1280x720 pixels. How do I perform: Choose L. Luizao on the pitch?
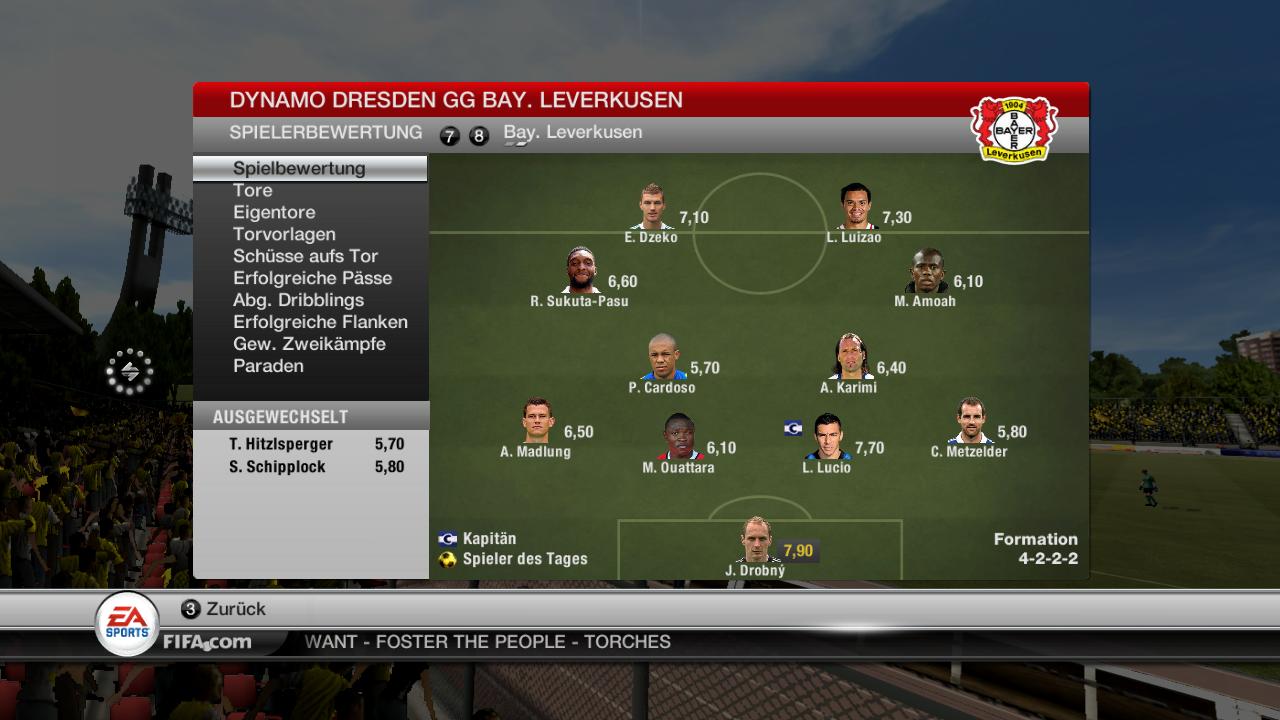[855, 207]
